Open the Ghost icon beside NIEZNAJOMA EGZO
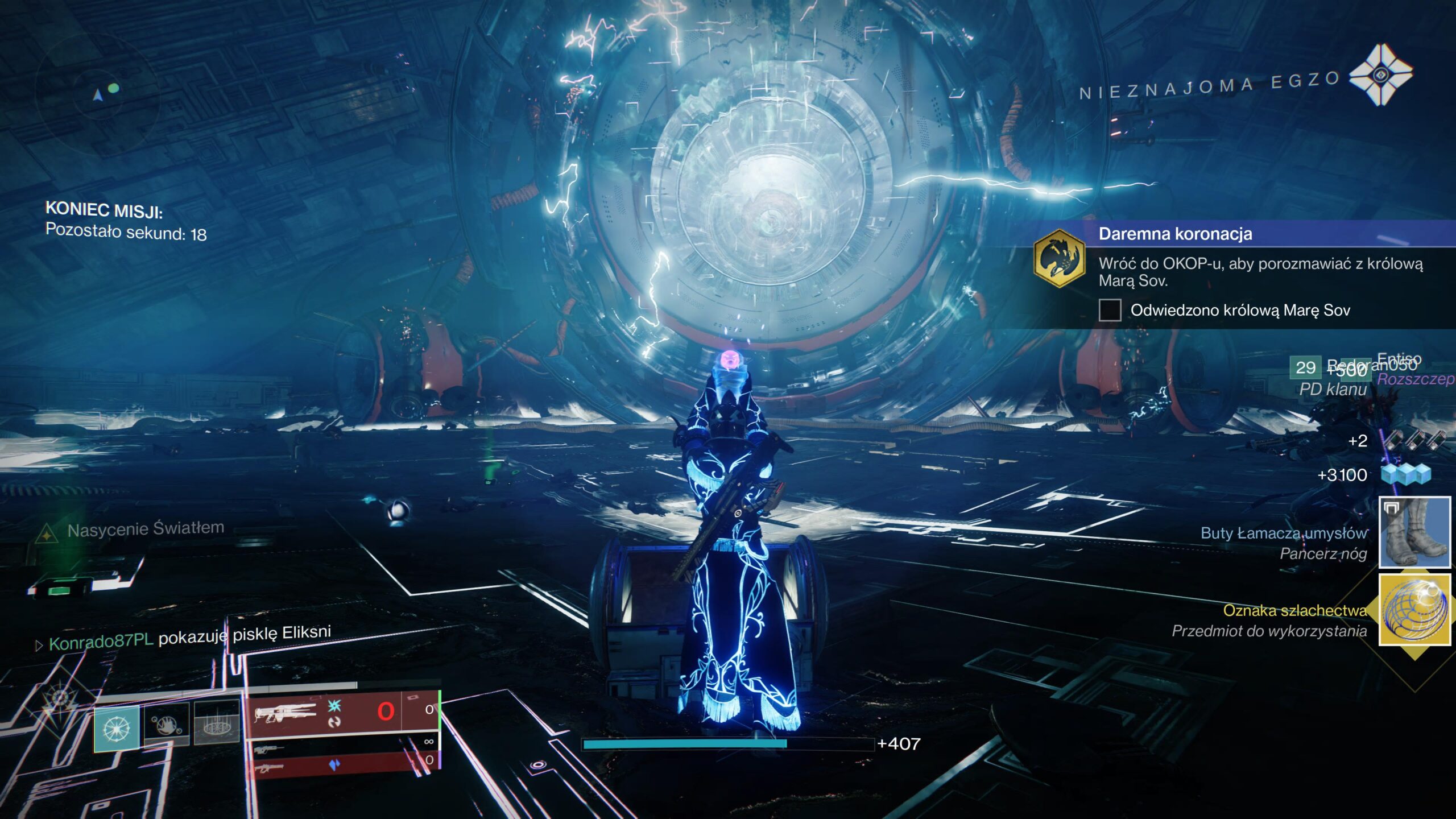 tap(1380, 75)
